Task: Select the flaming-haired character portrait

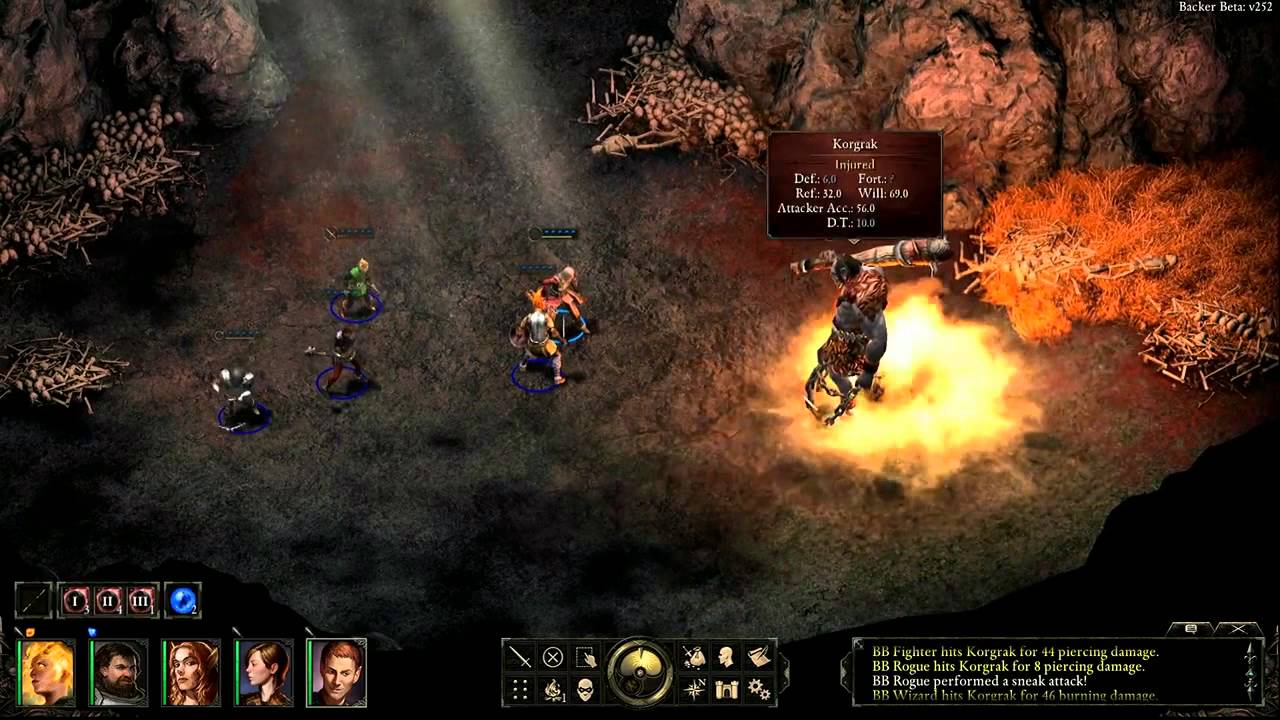Action: point(46,672)
